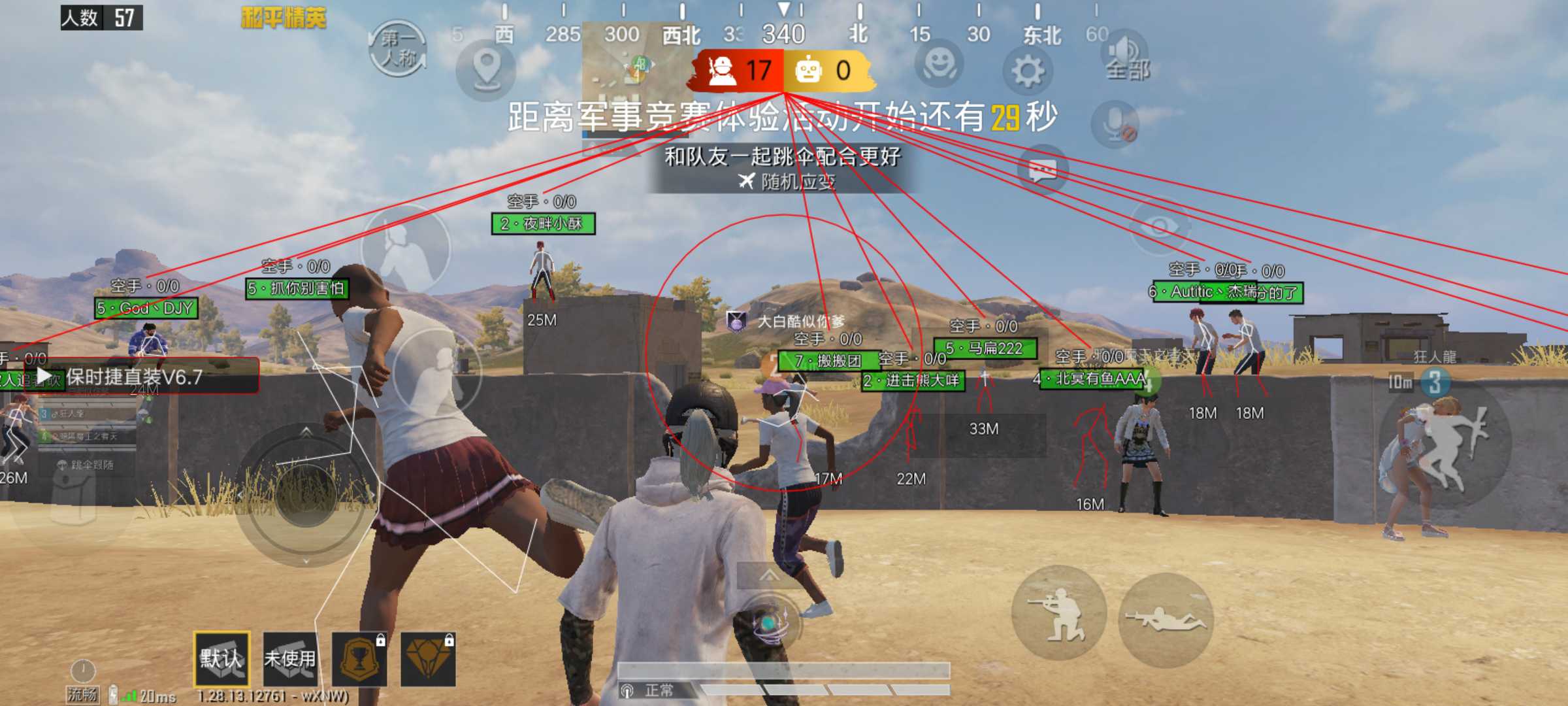Tap the crouch stance button
Image resolution: width=1568 pixels, height=706 pixels.
pos(1058,613)
